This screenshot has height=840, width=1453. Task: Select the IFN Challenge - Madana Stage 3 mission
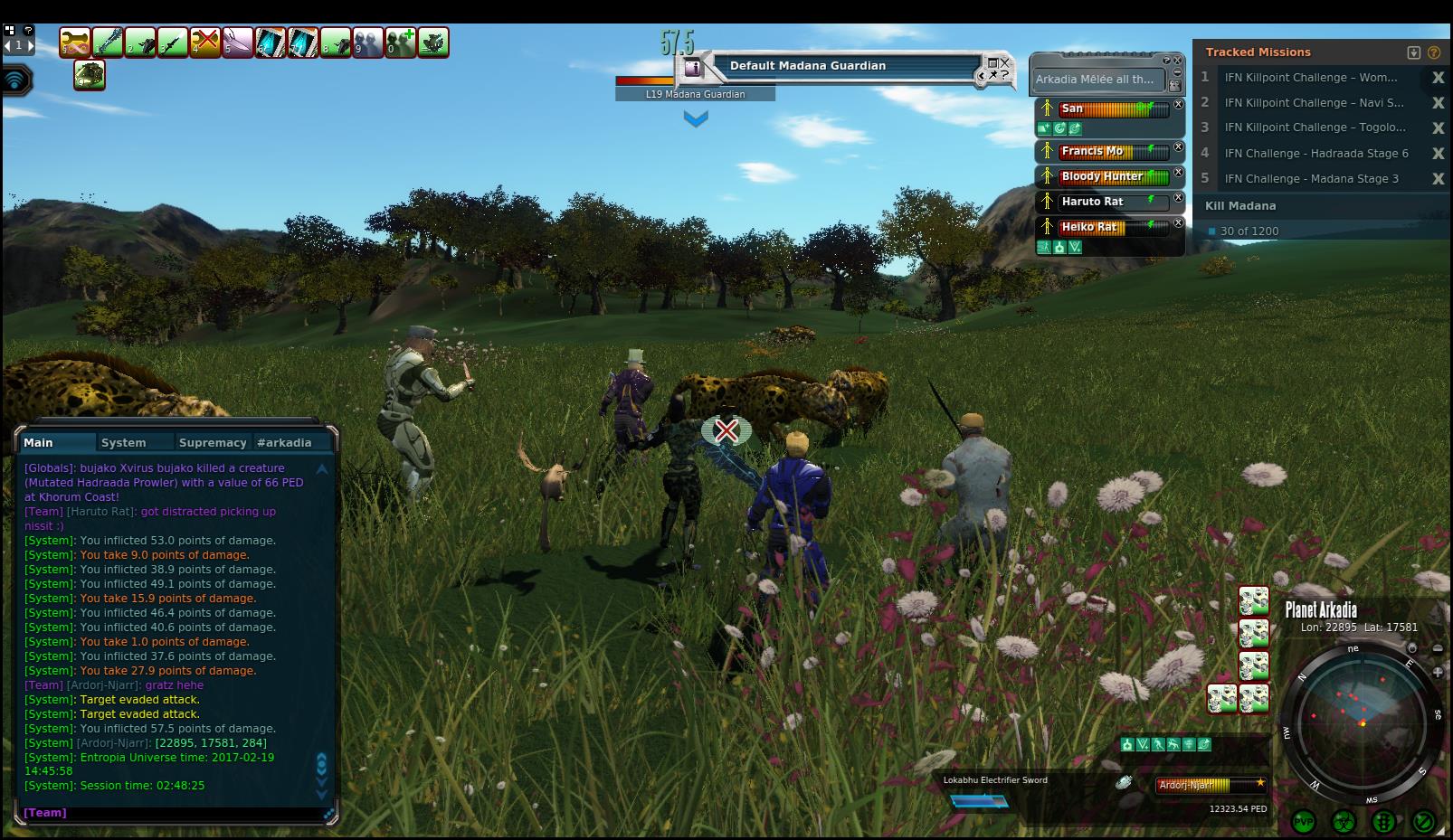(1311, 179)
